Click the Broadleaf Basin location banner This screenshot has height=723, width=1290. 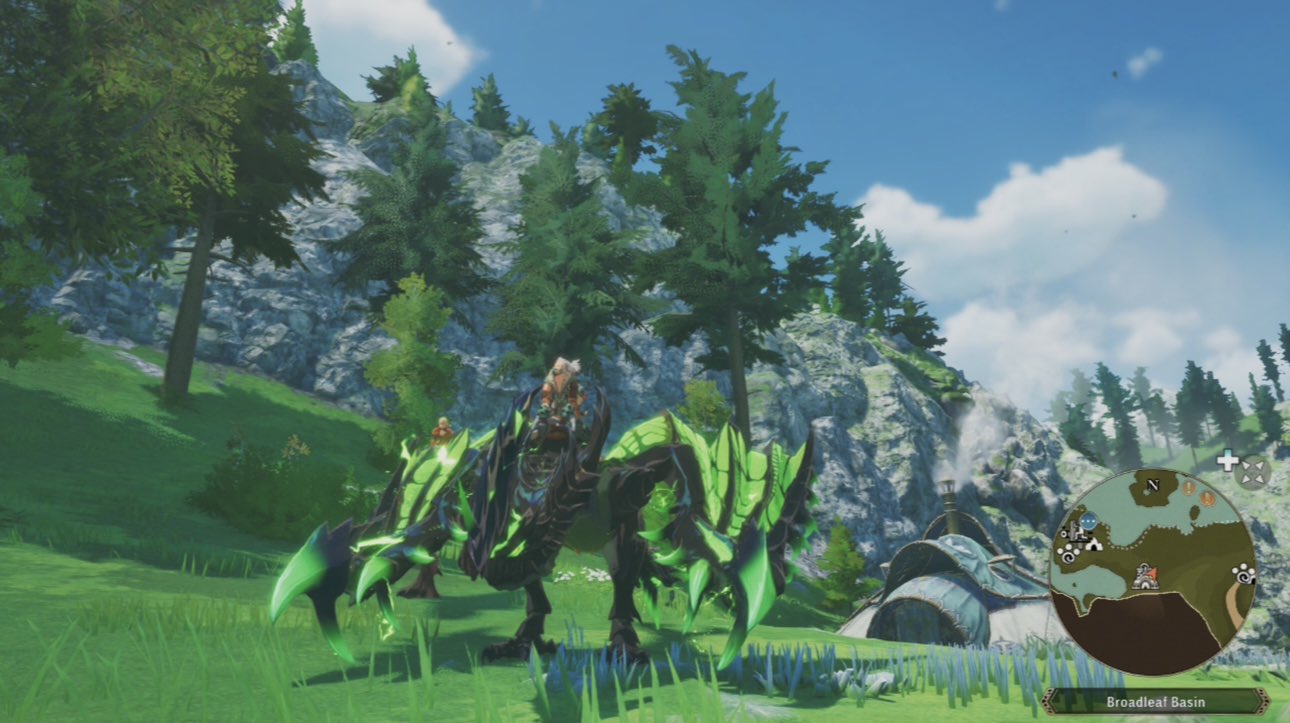[x=1155, y=702]
